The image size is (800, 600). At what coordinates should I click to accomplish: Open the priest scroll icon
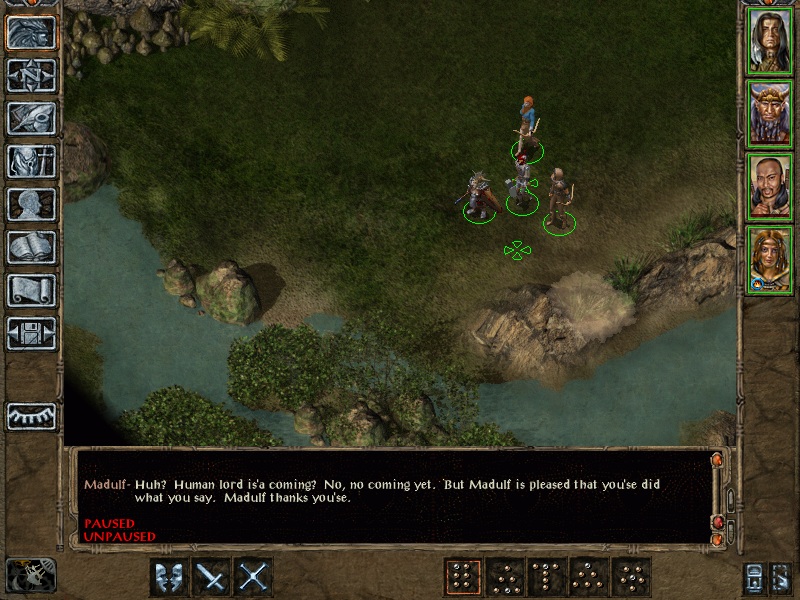[32, 291]
